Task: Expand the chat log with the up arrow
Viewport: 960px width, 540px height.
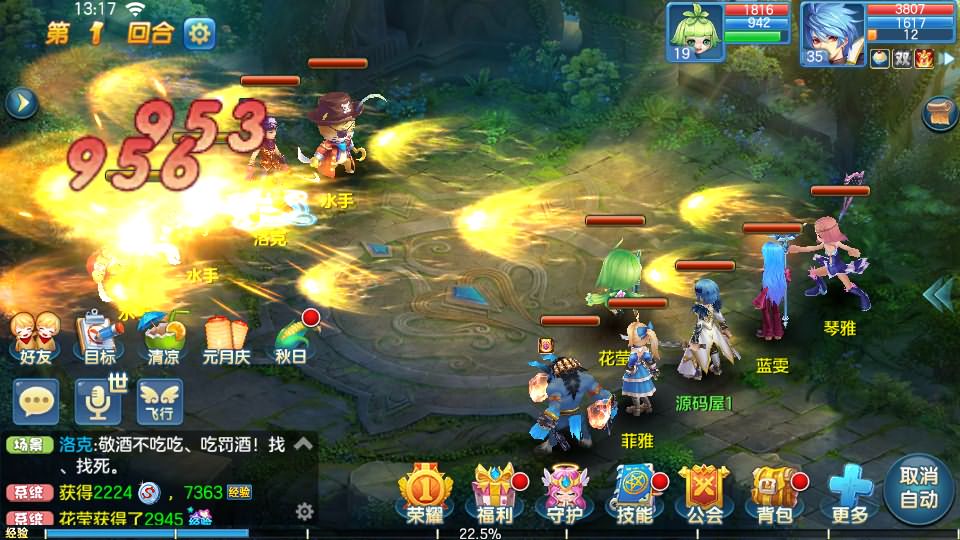Action: click(304, 443)
